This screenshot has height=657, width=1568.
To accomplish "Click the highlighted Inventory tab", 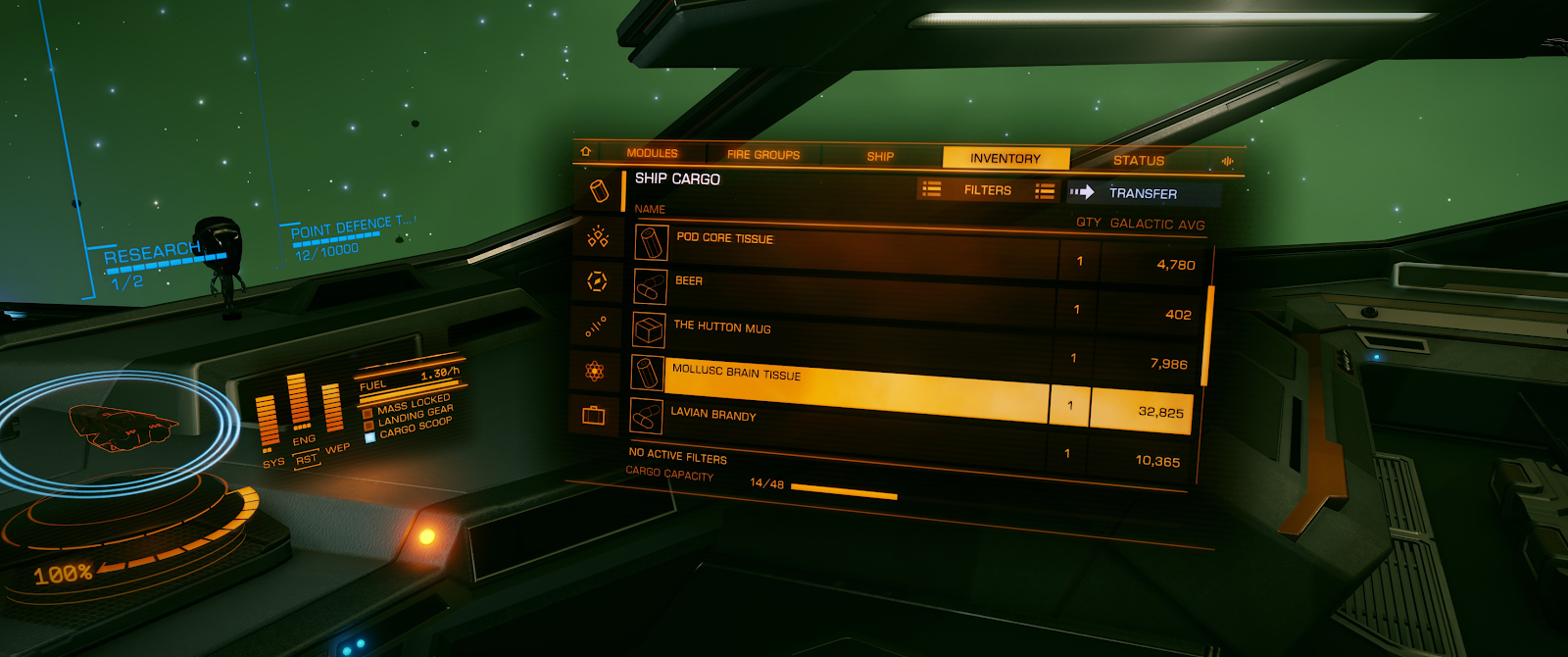I will [x=1004, y=158].
